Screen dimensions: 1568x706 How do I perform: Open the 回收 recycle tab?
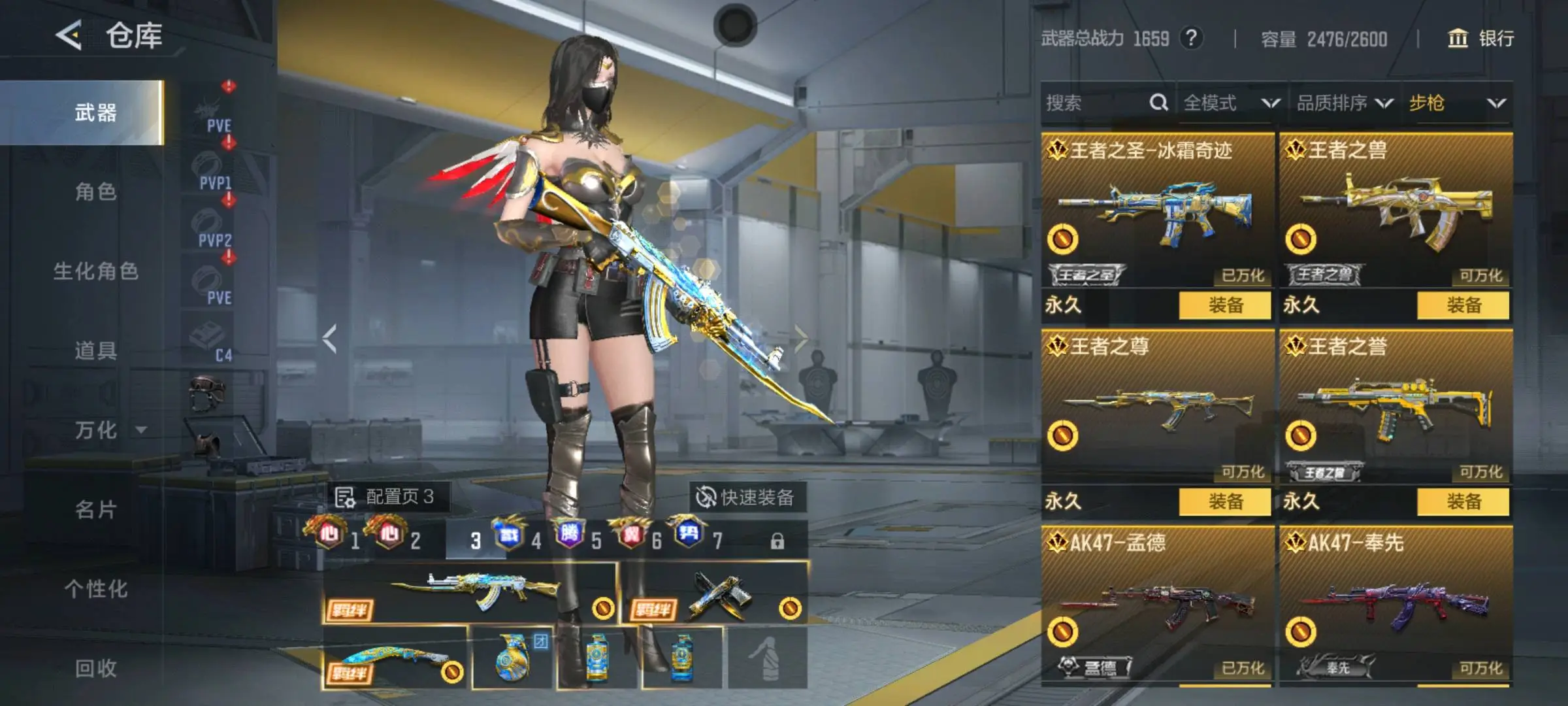coord(95,668)
